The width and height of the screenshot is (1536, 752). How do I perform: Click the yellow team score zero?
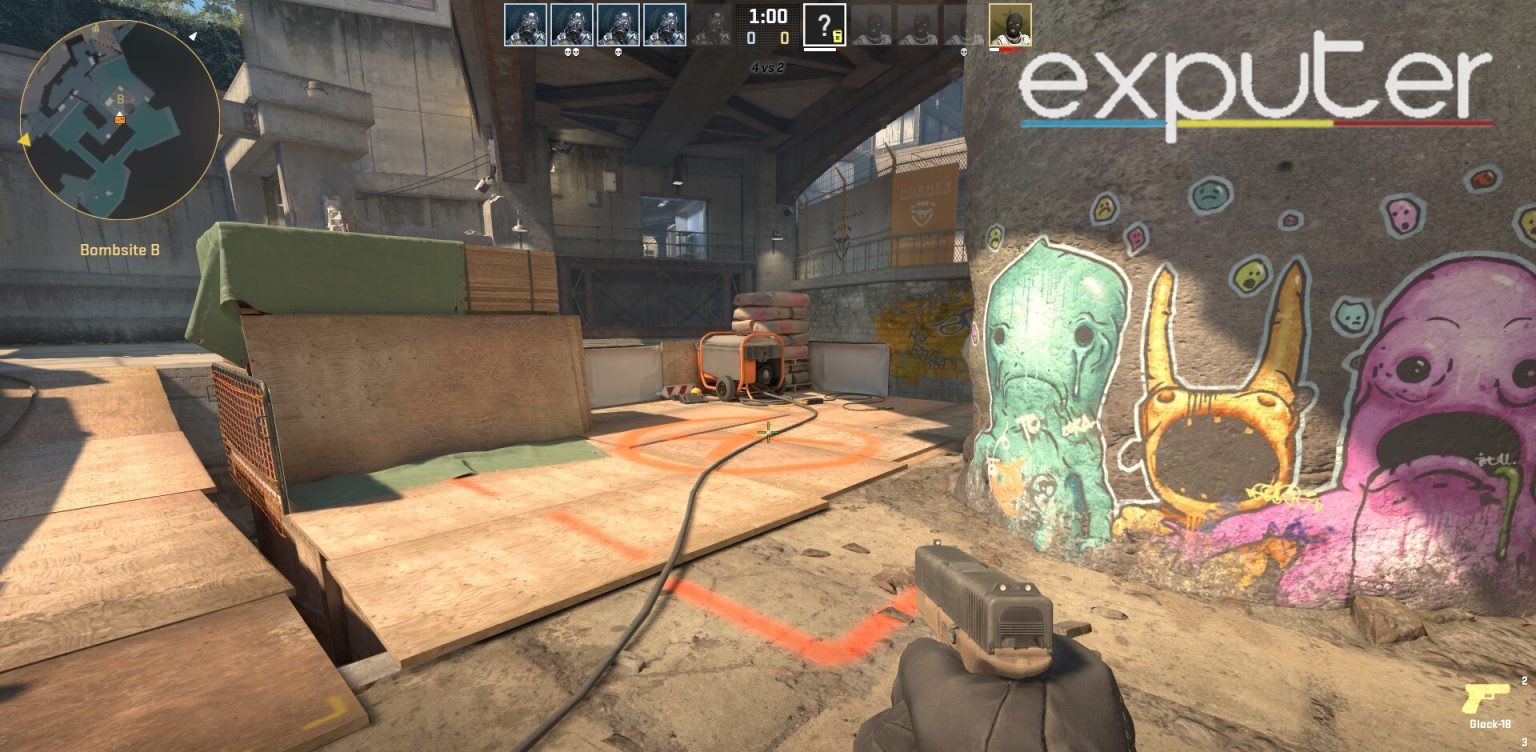(785, 36)
